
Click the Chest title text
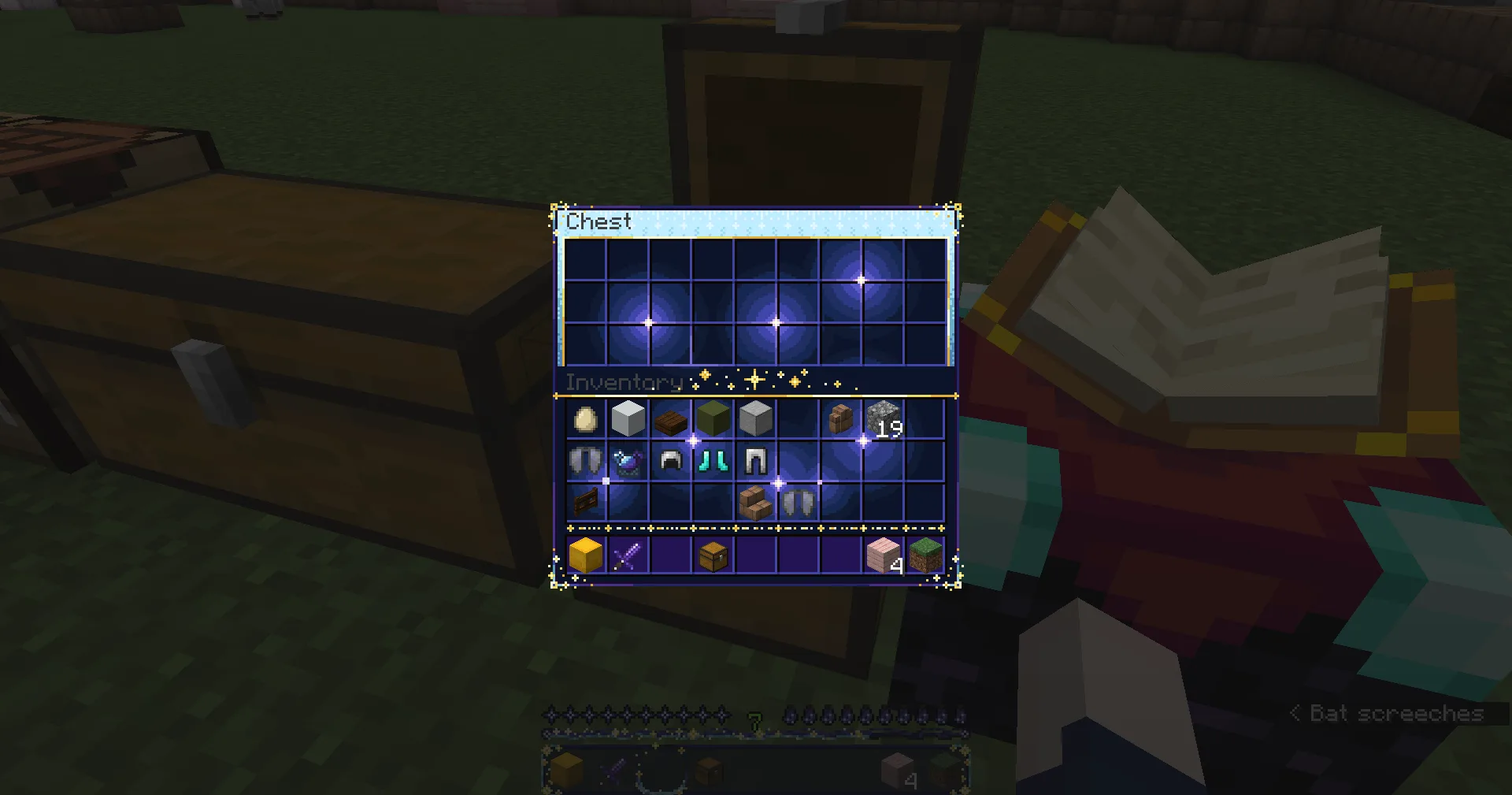(x=598, y=221)
